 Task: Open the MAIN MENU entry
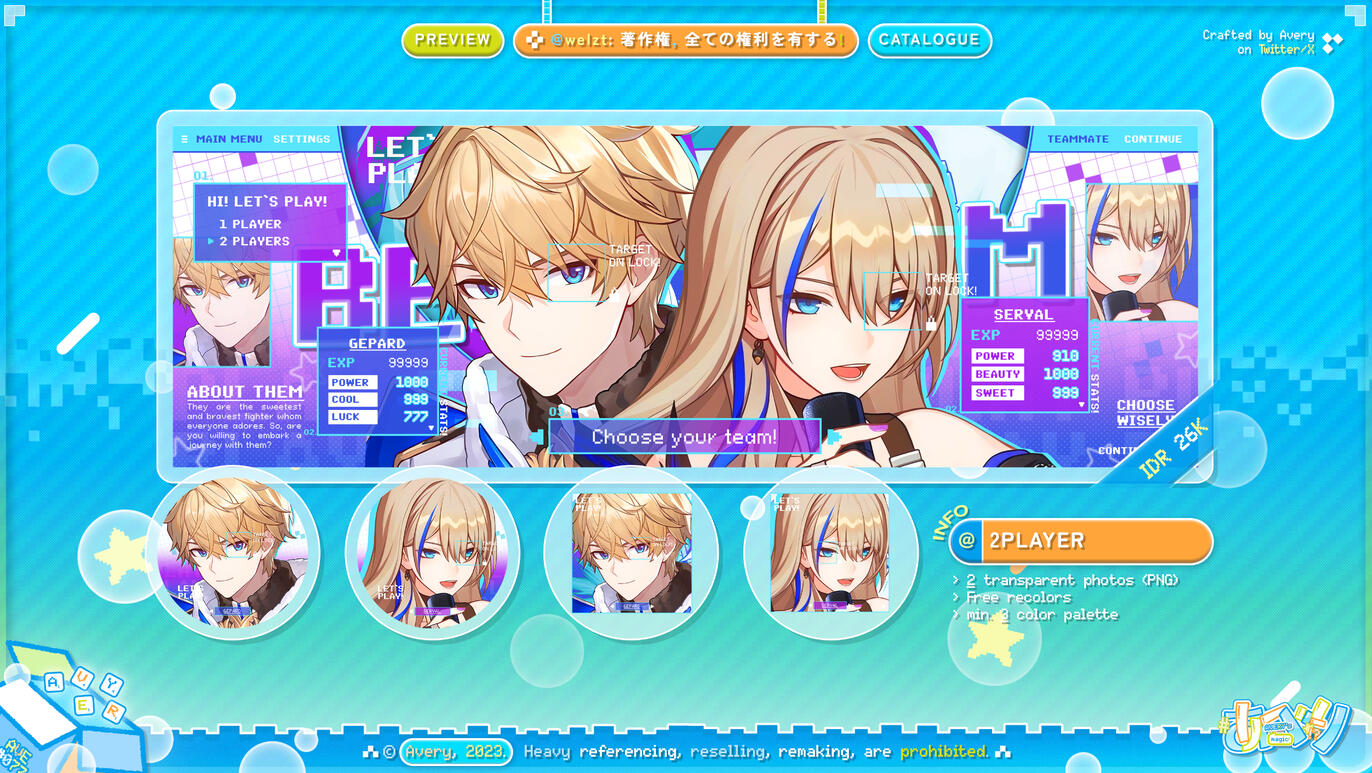point(228,139)
